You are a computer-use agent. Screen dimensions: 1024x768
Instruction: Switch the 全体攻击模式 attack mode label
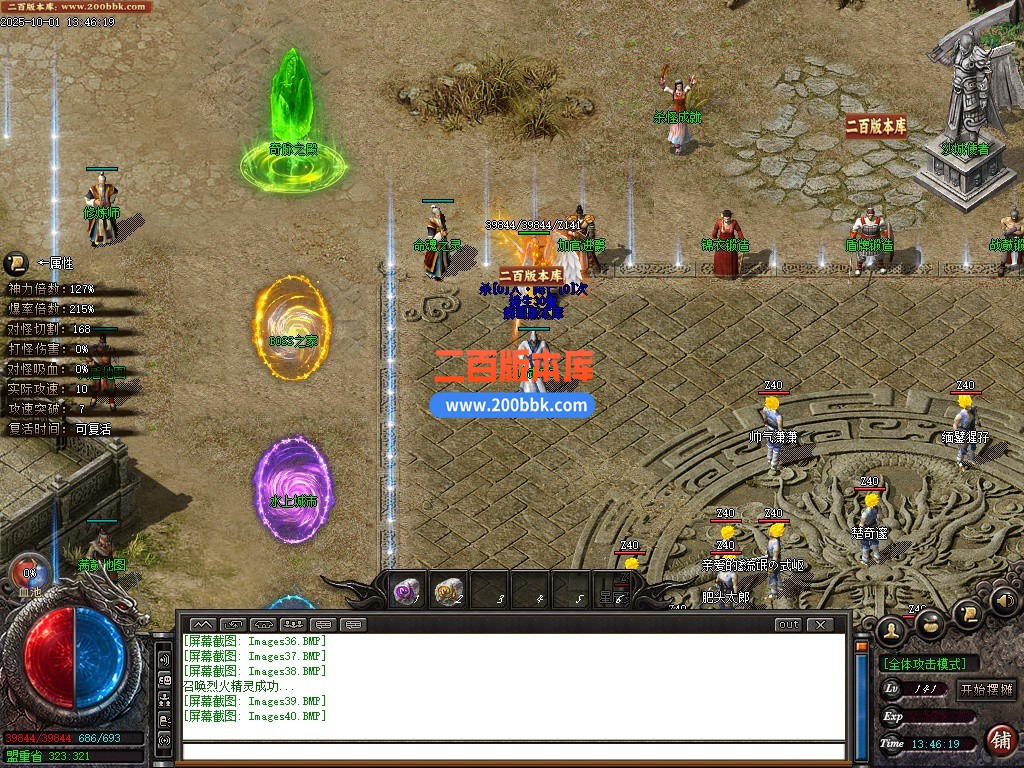tap(929, 664)
